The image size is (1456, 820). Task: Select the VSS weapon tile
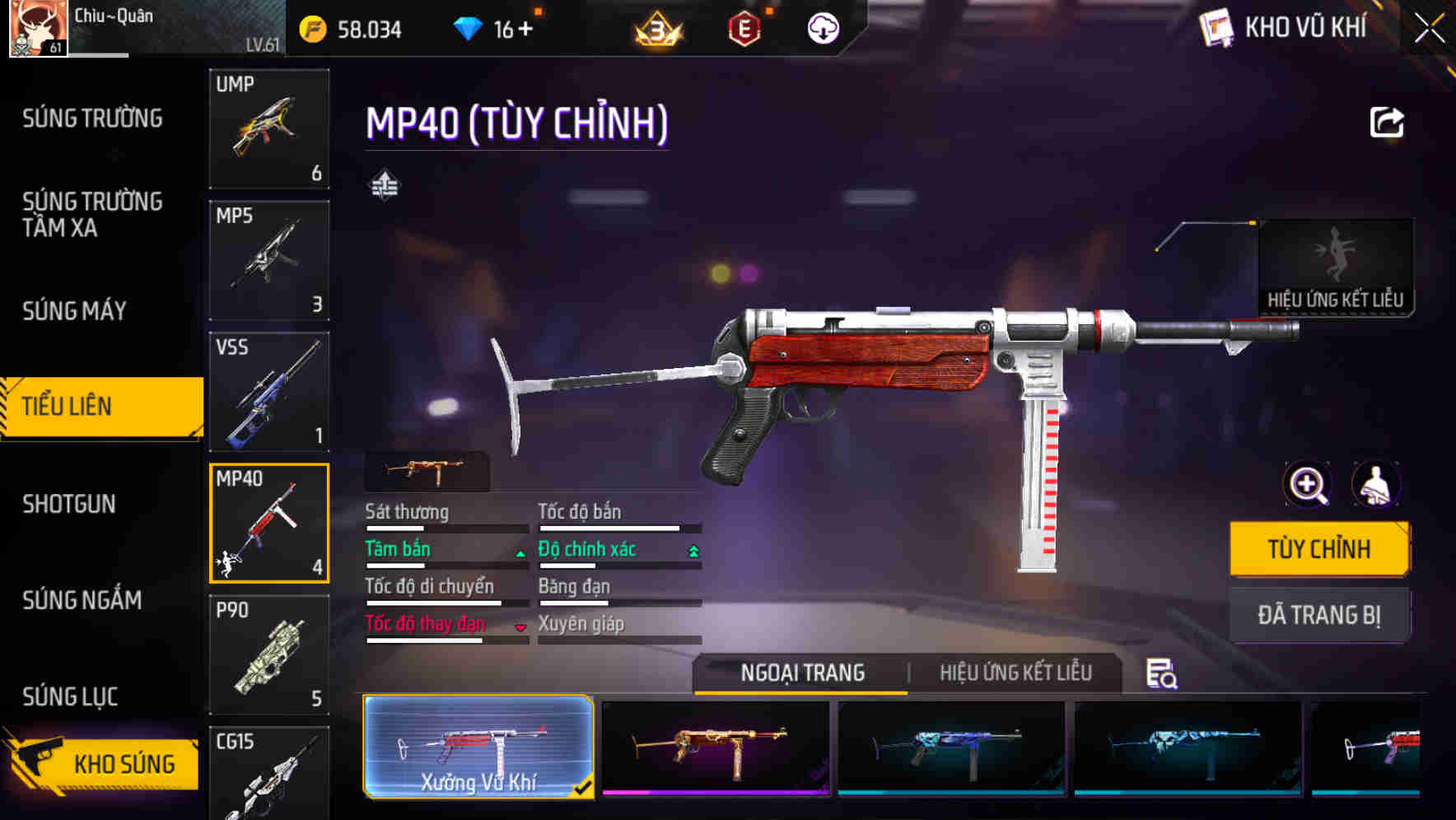point(269,392)
